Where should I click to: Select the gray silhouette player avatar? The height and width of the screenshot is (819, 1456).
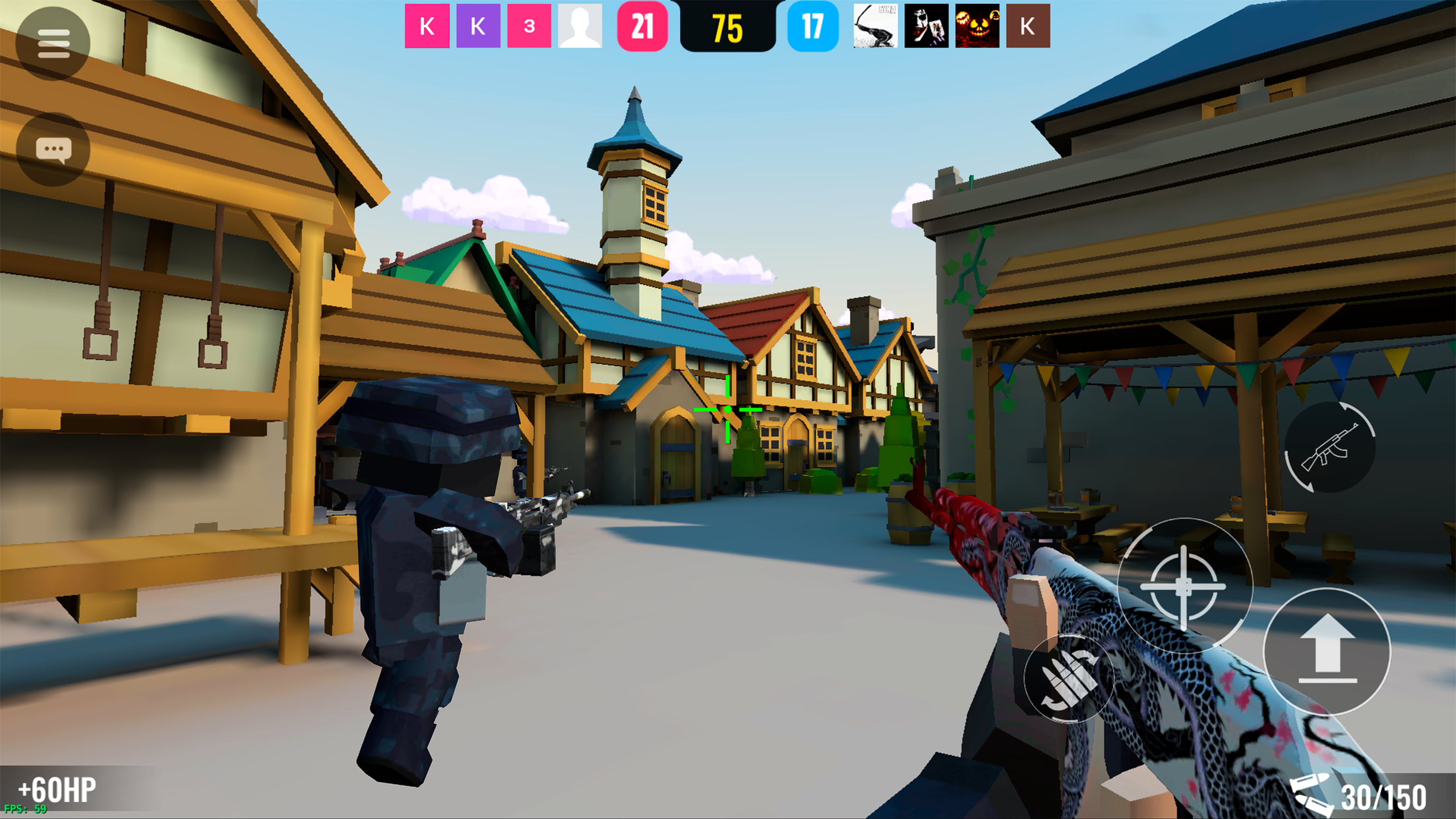tap(580, 26)
